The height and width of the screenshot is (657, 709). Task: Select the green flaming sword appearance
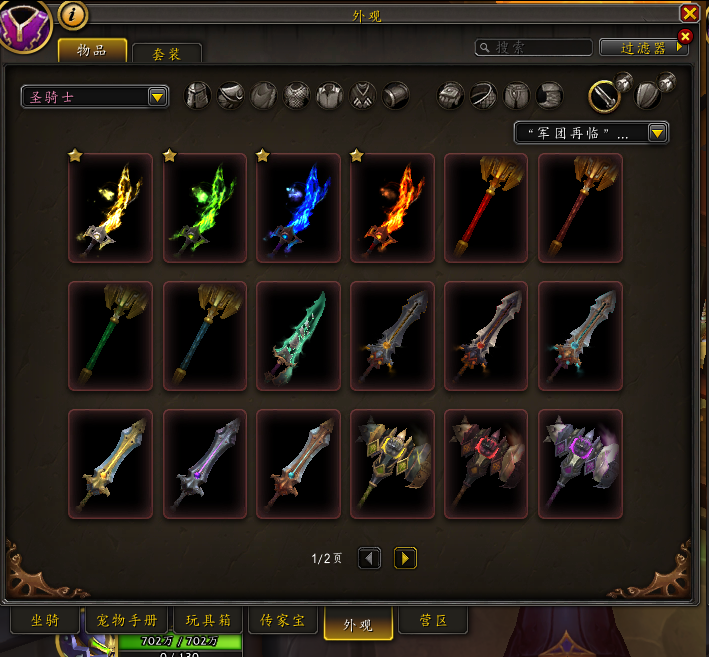(204, 208)
